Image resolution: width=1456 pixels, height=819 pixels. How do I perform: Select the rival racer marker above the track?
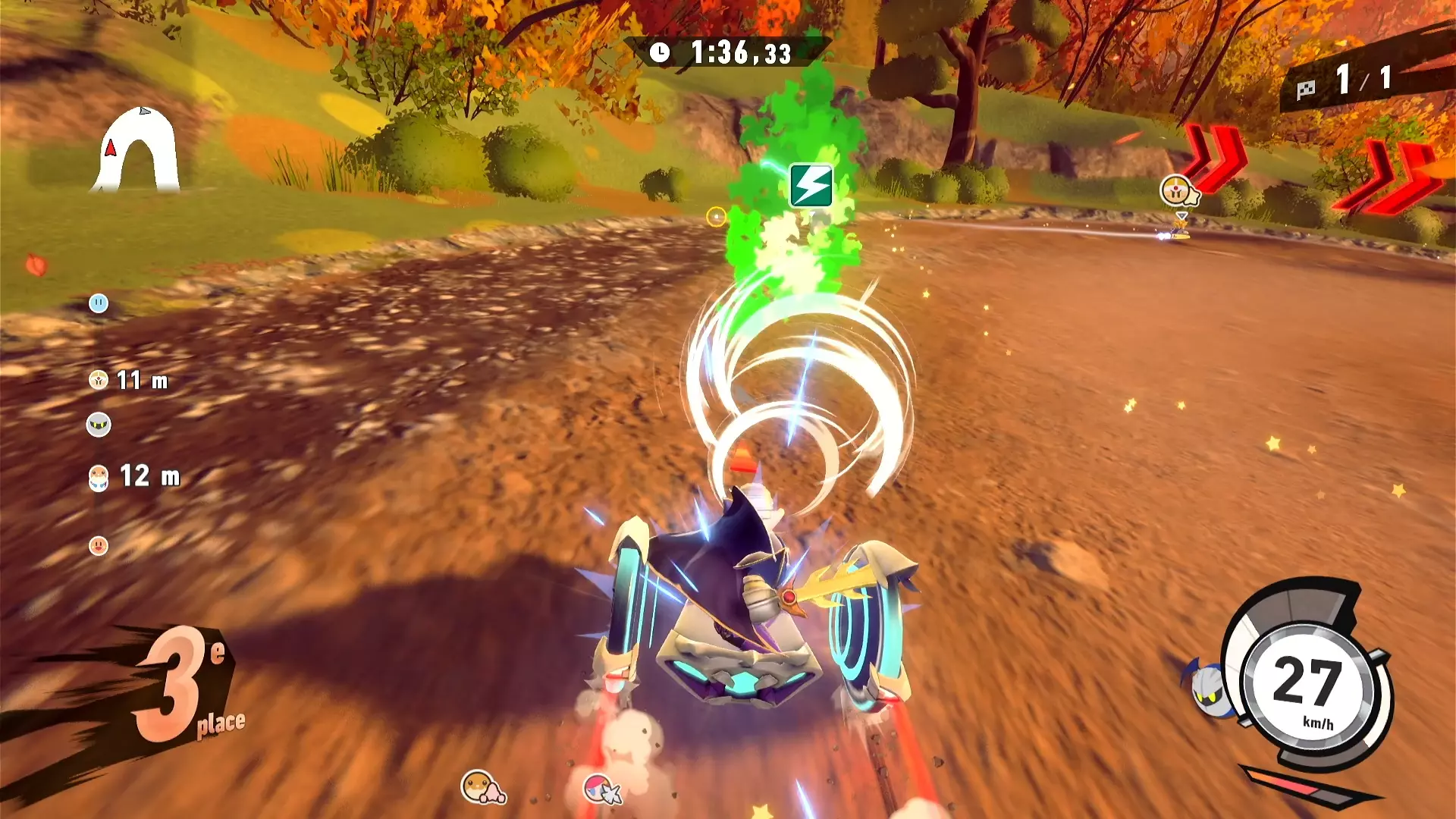(x=1177, y=191)
